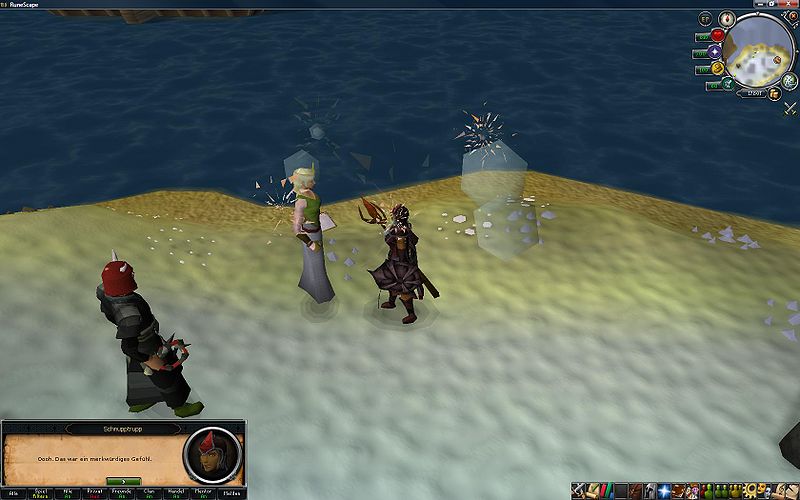Switch to the Handel chat tab
Image resolution: width=800 pixels, height=500 pixels.
point(176,494)
